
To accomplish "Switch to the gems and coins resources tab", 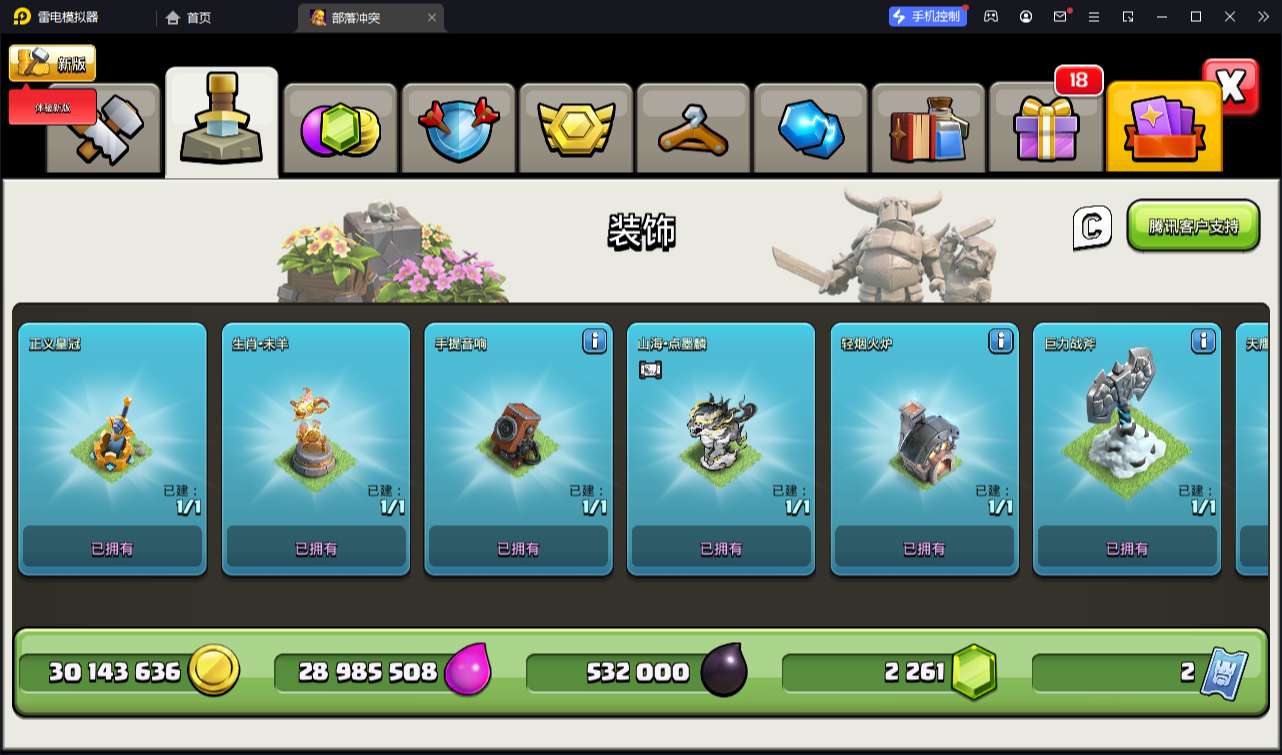I will (340, 130).
